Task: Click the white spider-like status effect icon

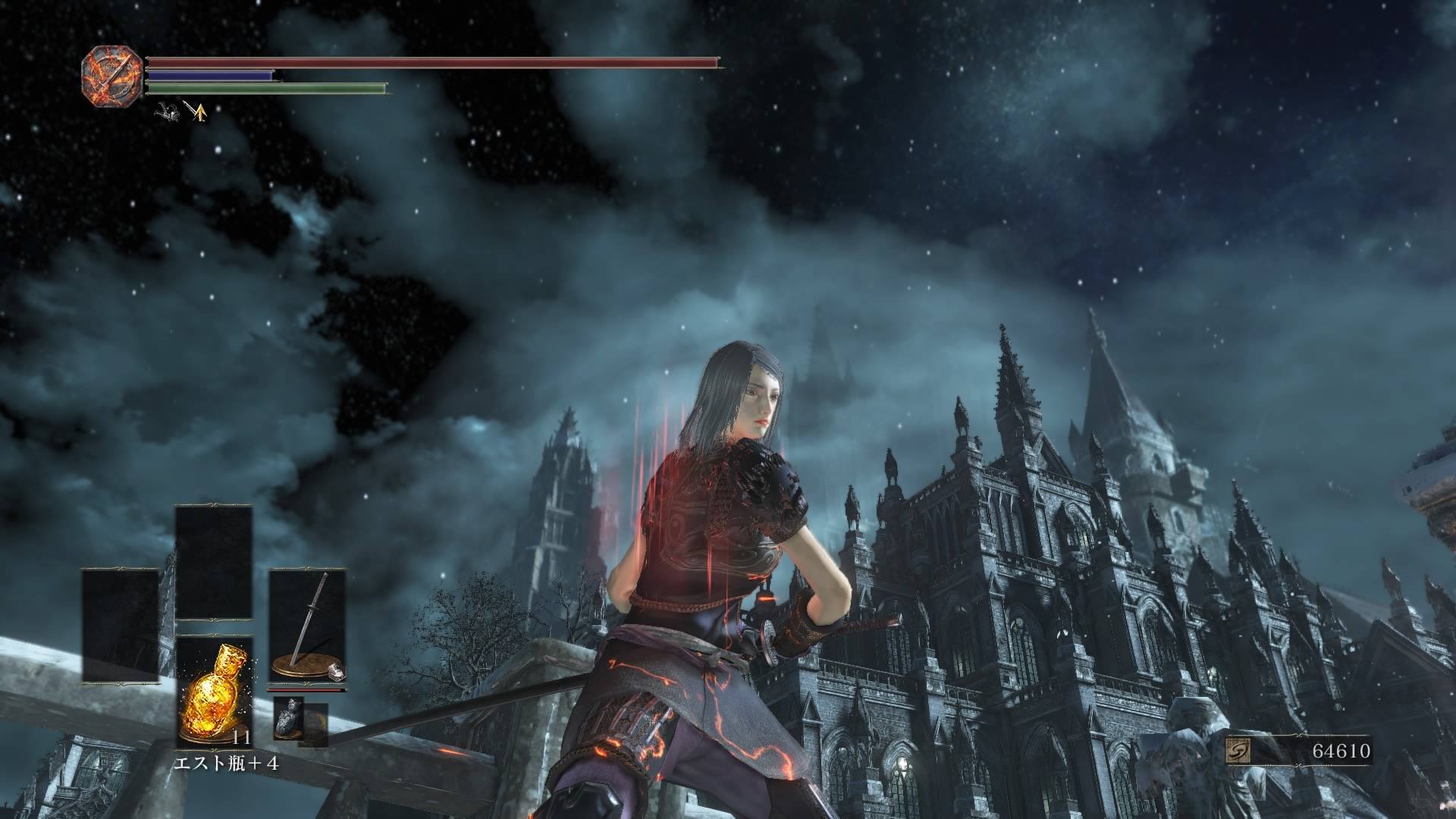Action: point(167,112)
